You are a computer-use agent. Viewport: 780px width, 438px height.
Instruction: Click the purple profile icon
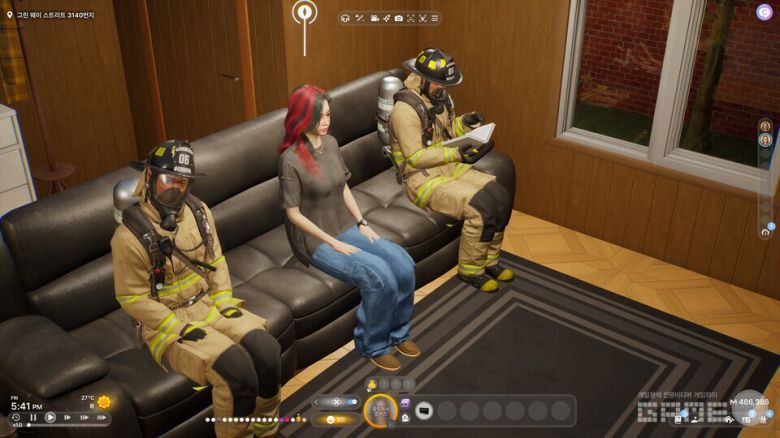[764, 12]
